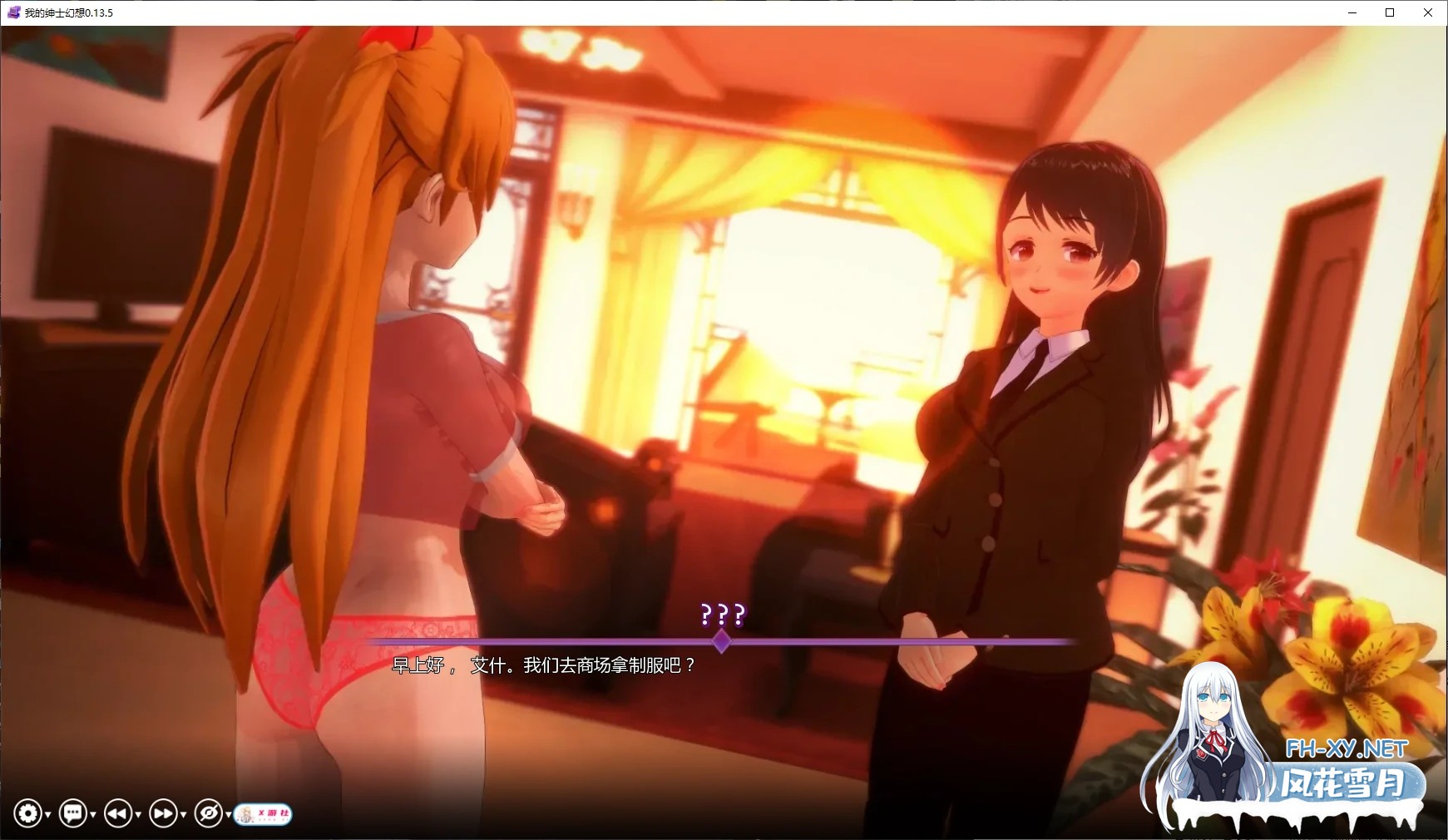Click the X游社 studio logo badge

[264, 813]
